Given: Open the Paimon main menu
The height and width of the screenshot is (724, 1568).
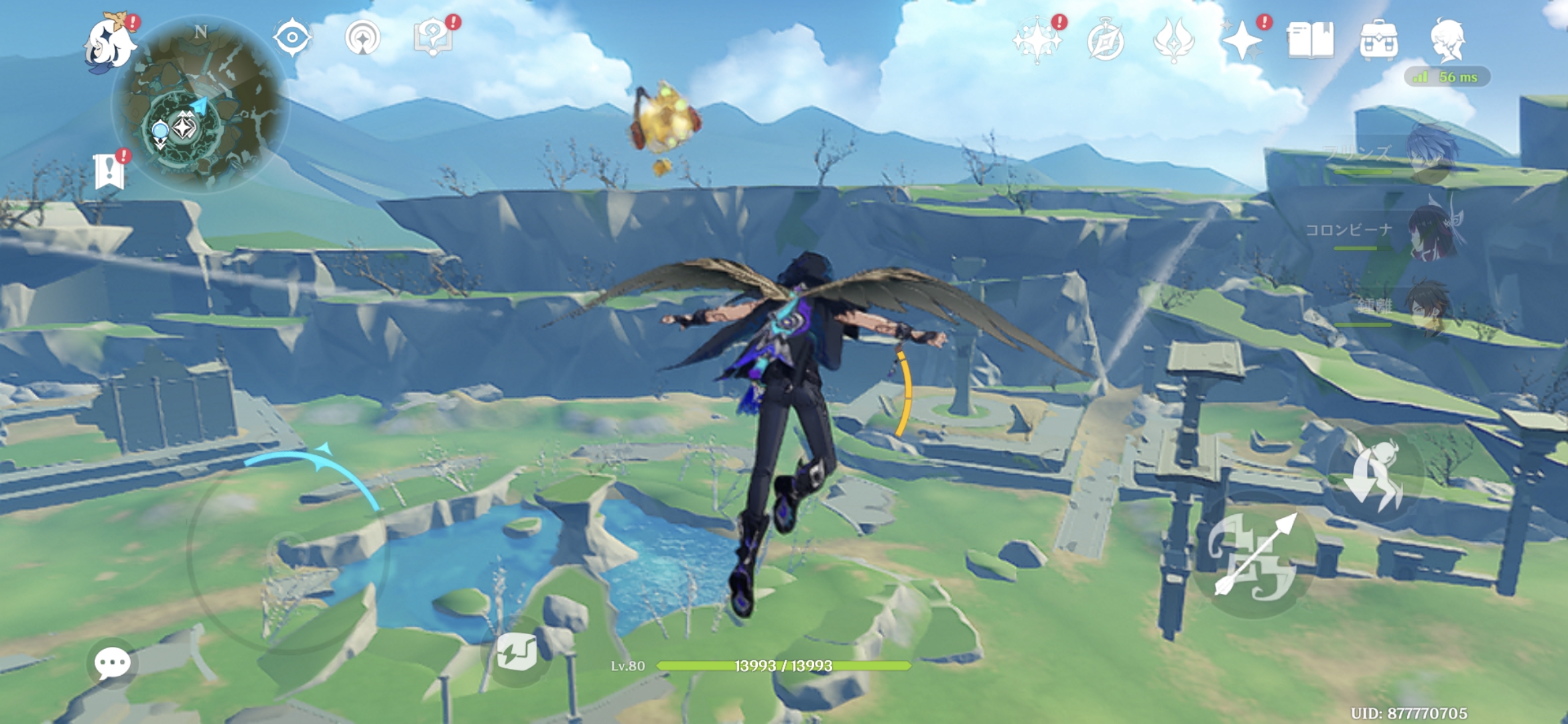Looking at the screenshot, I should pos(109,42).
